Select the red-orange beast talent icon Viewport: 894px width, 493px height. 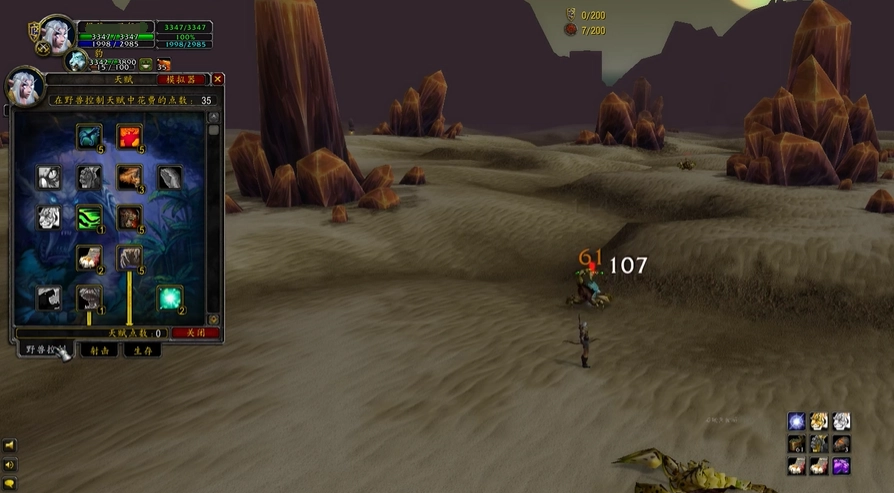(129, 136)
